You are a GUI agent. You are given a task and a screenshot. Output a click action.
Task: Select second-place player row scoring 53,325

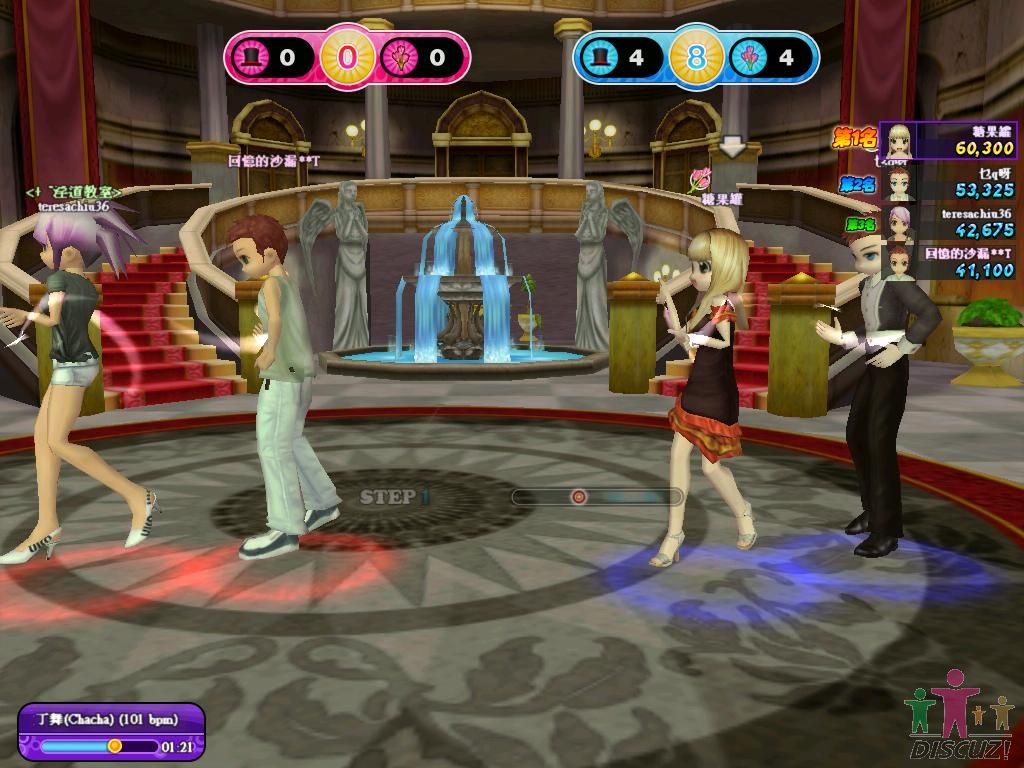948,182
